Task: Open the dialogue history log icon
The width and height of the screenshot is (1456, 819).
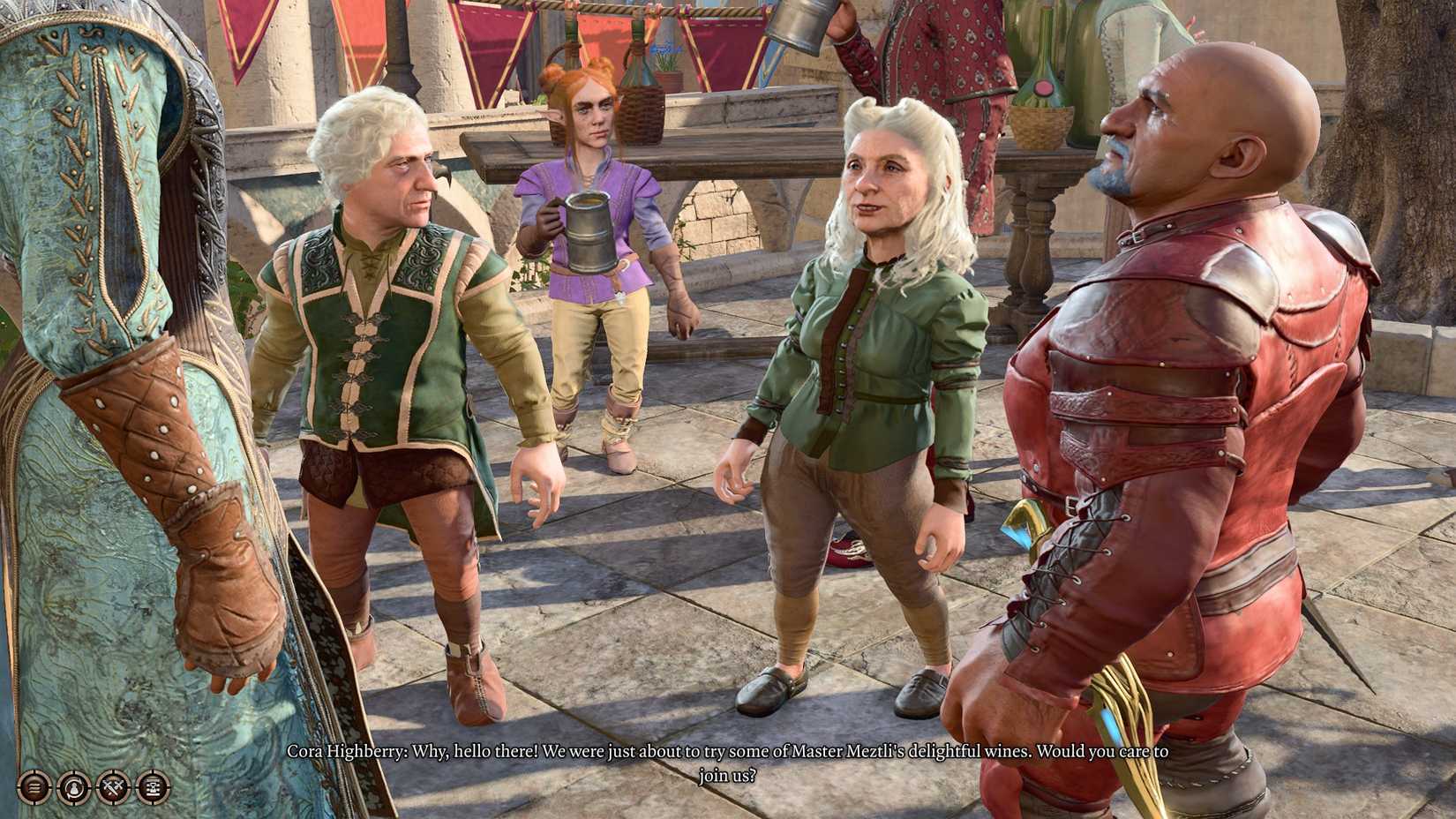Action: pos(34,788)
